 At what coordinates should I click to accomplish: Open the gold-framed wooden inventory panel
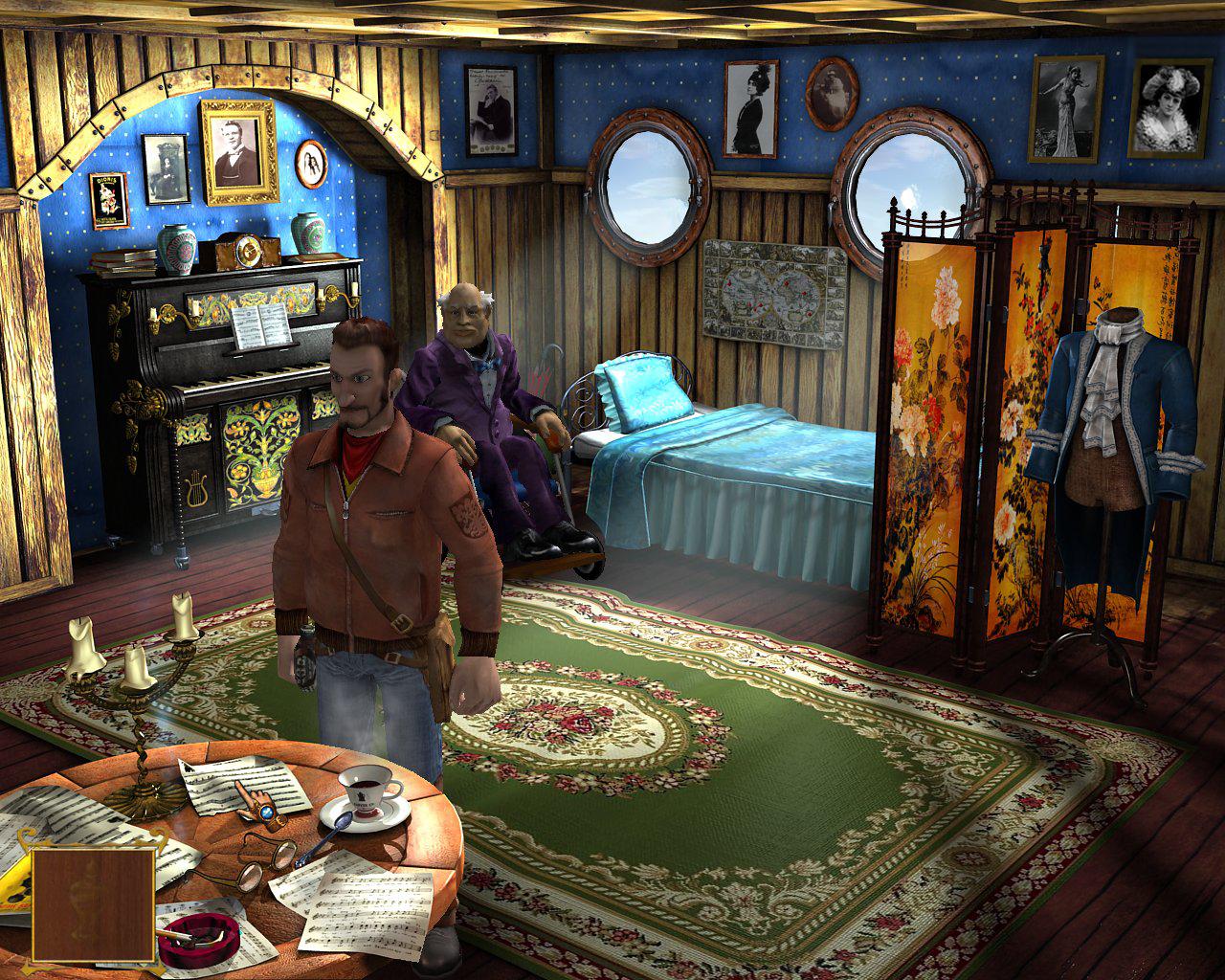click(x=93, y=902)
